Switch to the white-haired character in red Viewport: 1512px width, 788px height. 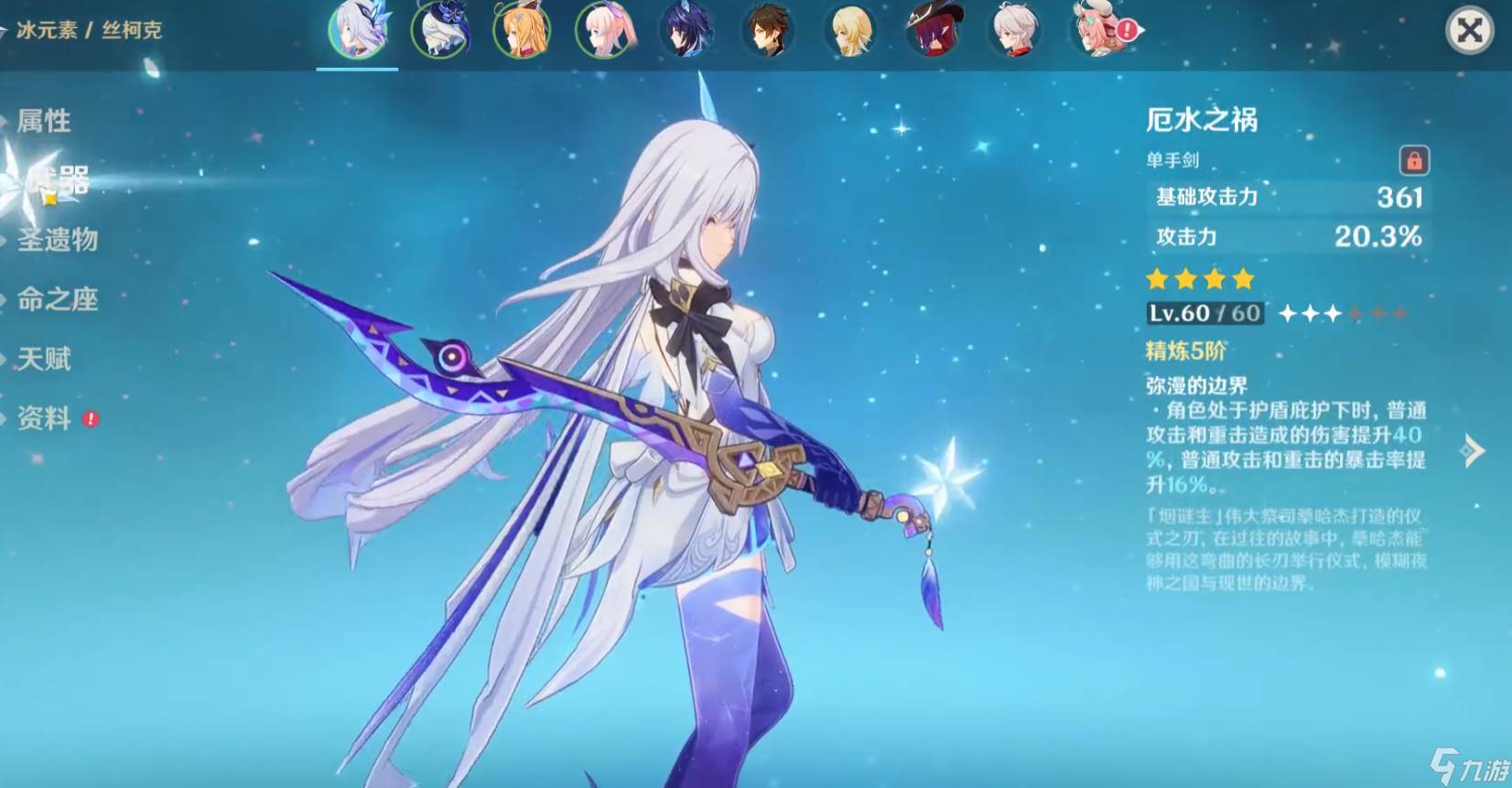[1016, 31]
